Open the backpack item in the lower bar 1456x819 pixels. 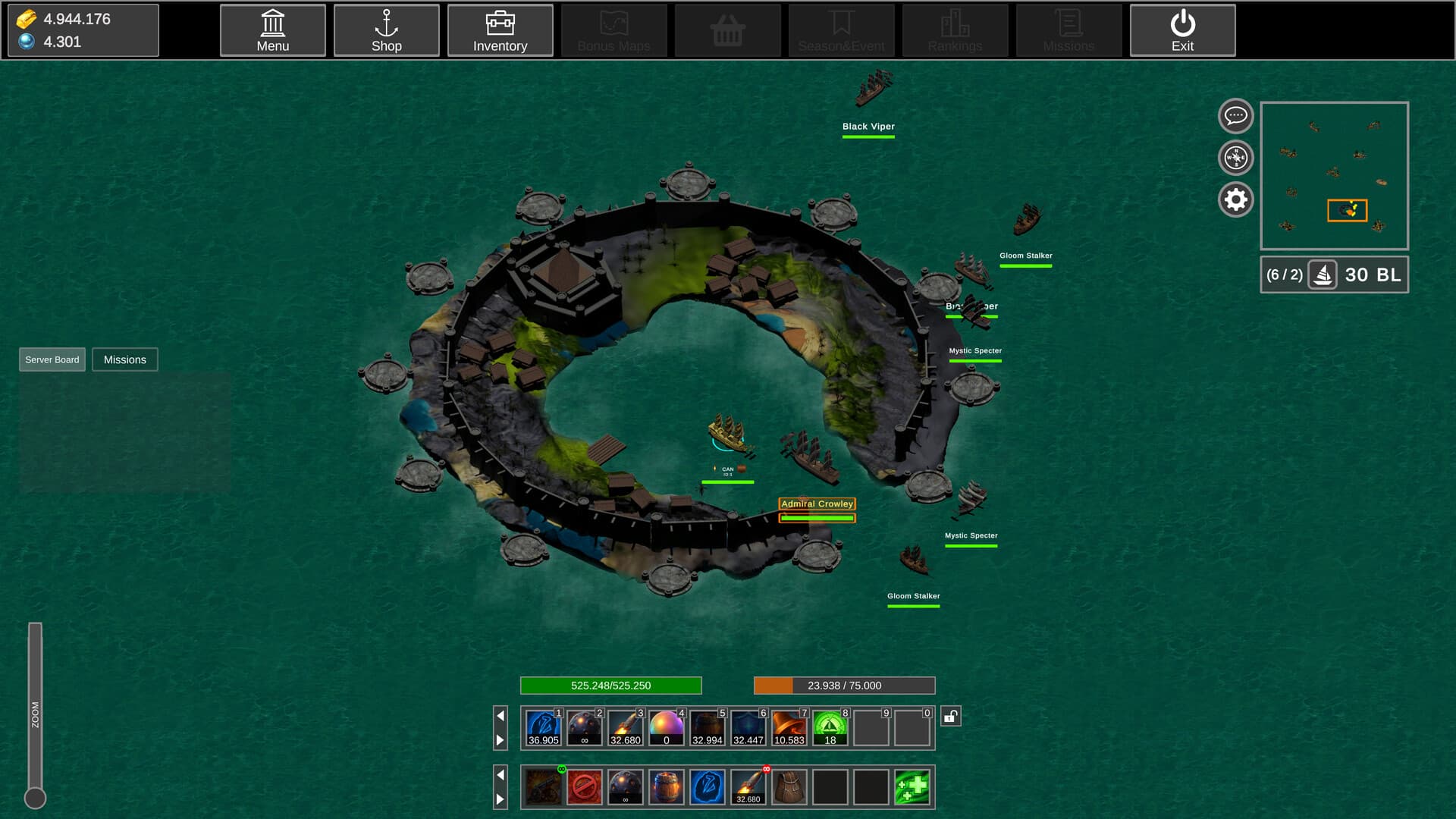(x=789, y=787)
